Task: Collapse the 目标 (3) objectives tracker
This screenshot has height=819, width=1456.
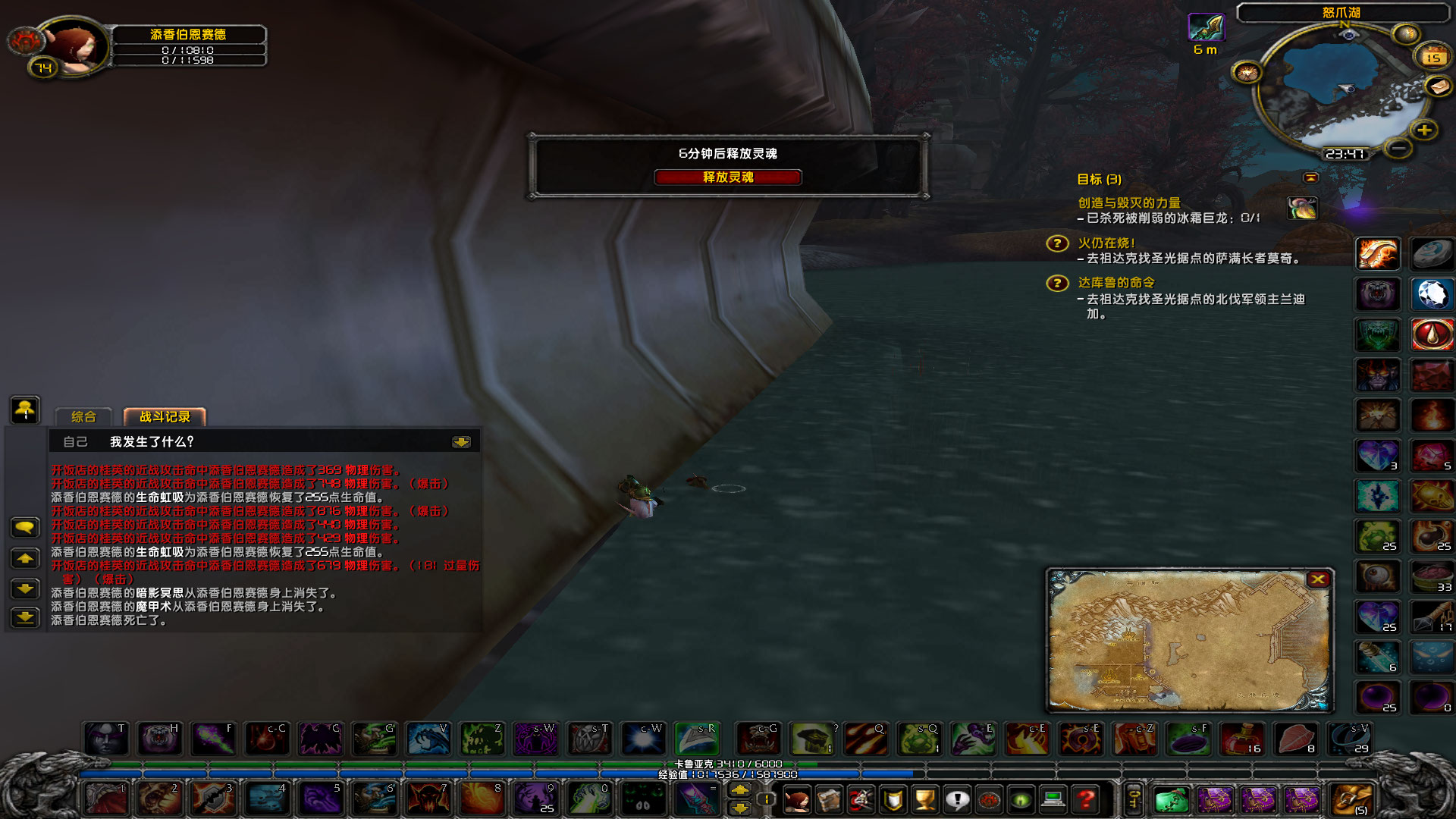Action: (x=1310, y=177)
